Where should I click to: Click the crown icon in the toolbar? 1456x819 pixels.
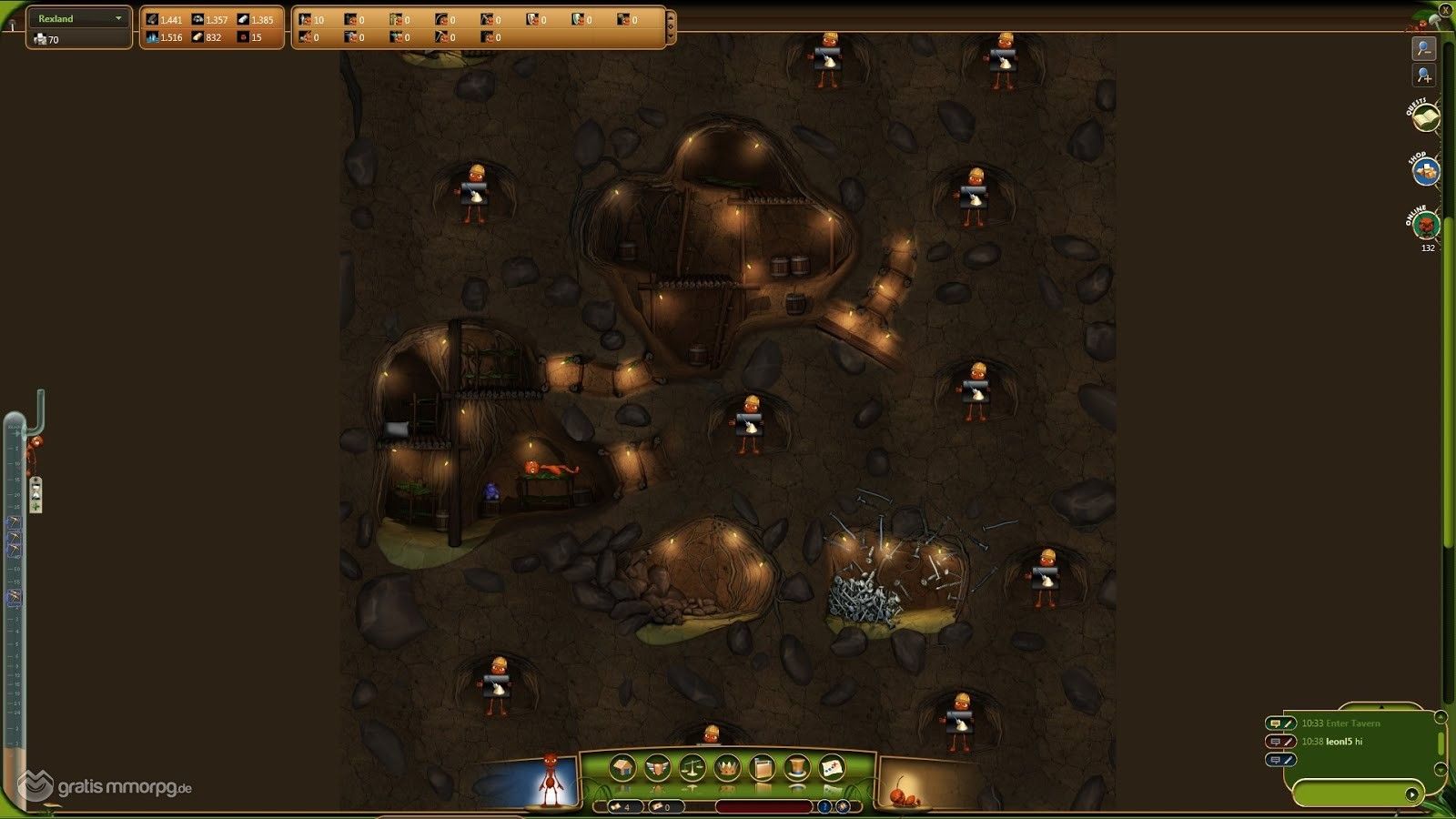[727, 769]
